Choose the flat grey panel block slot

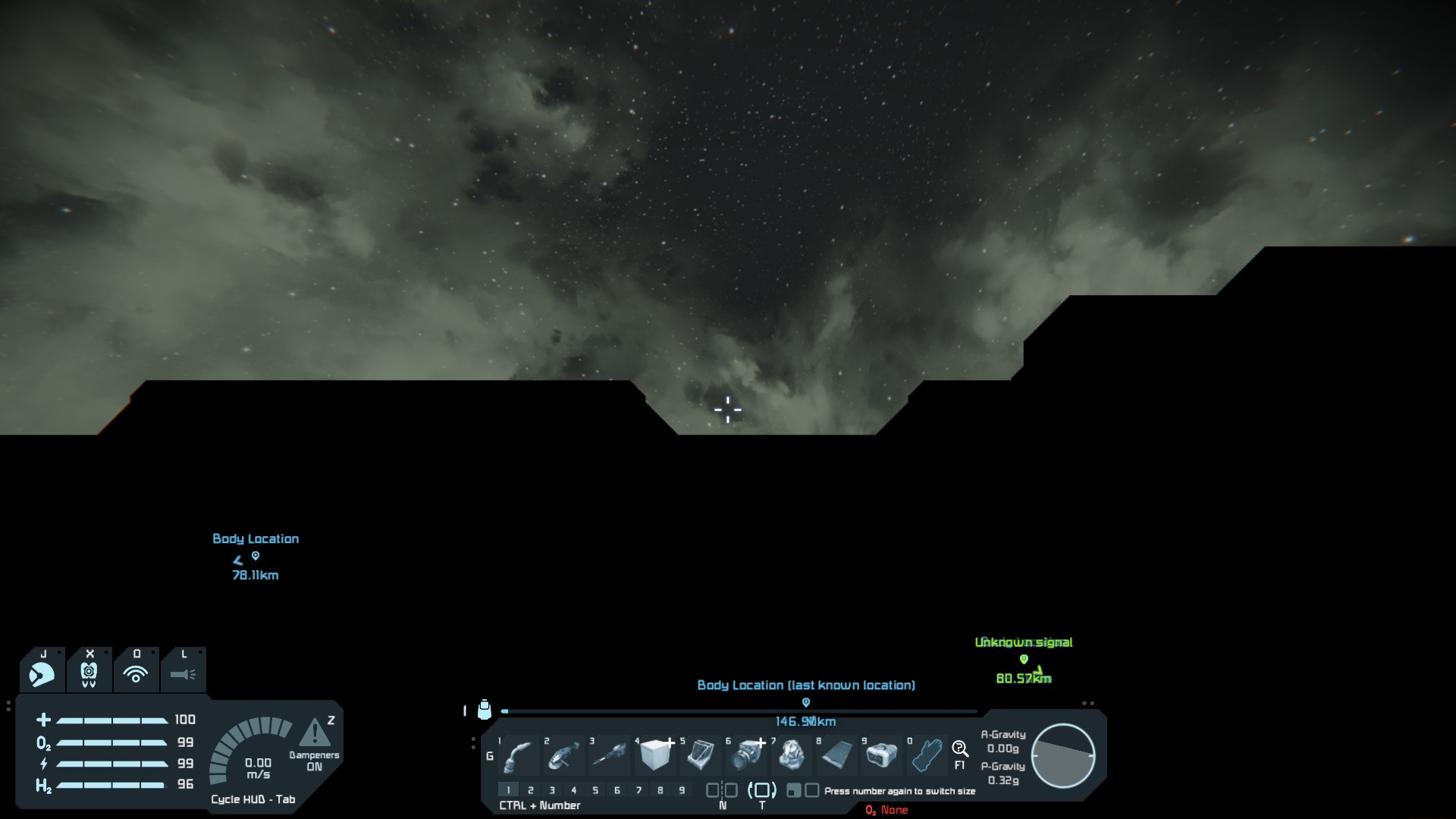click(x=836, y=755)
